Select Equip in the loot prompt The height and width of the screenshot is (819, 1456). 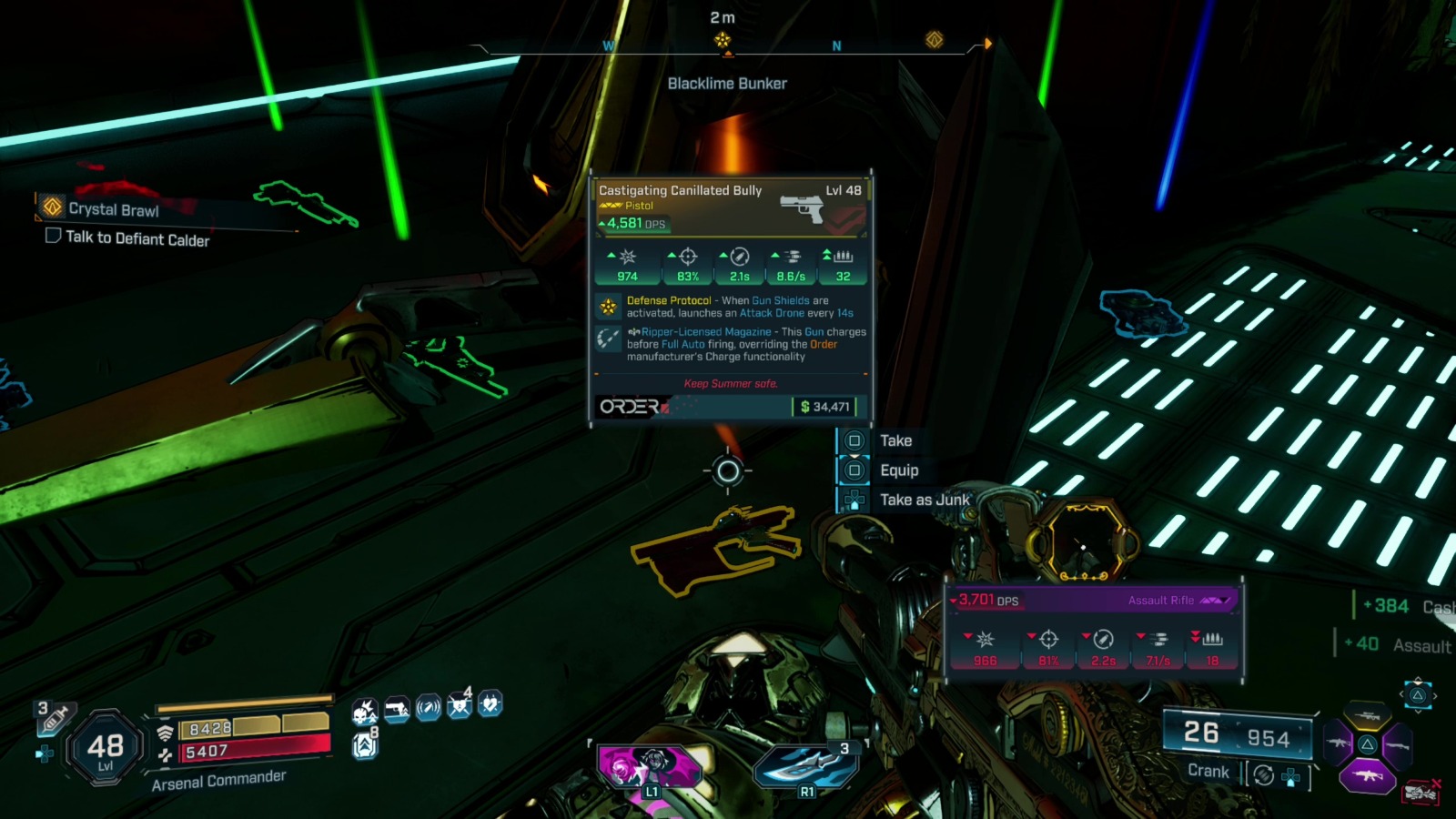point(898,470)
